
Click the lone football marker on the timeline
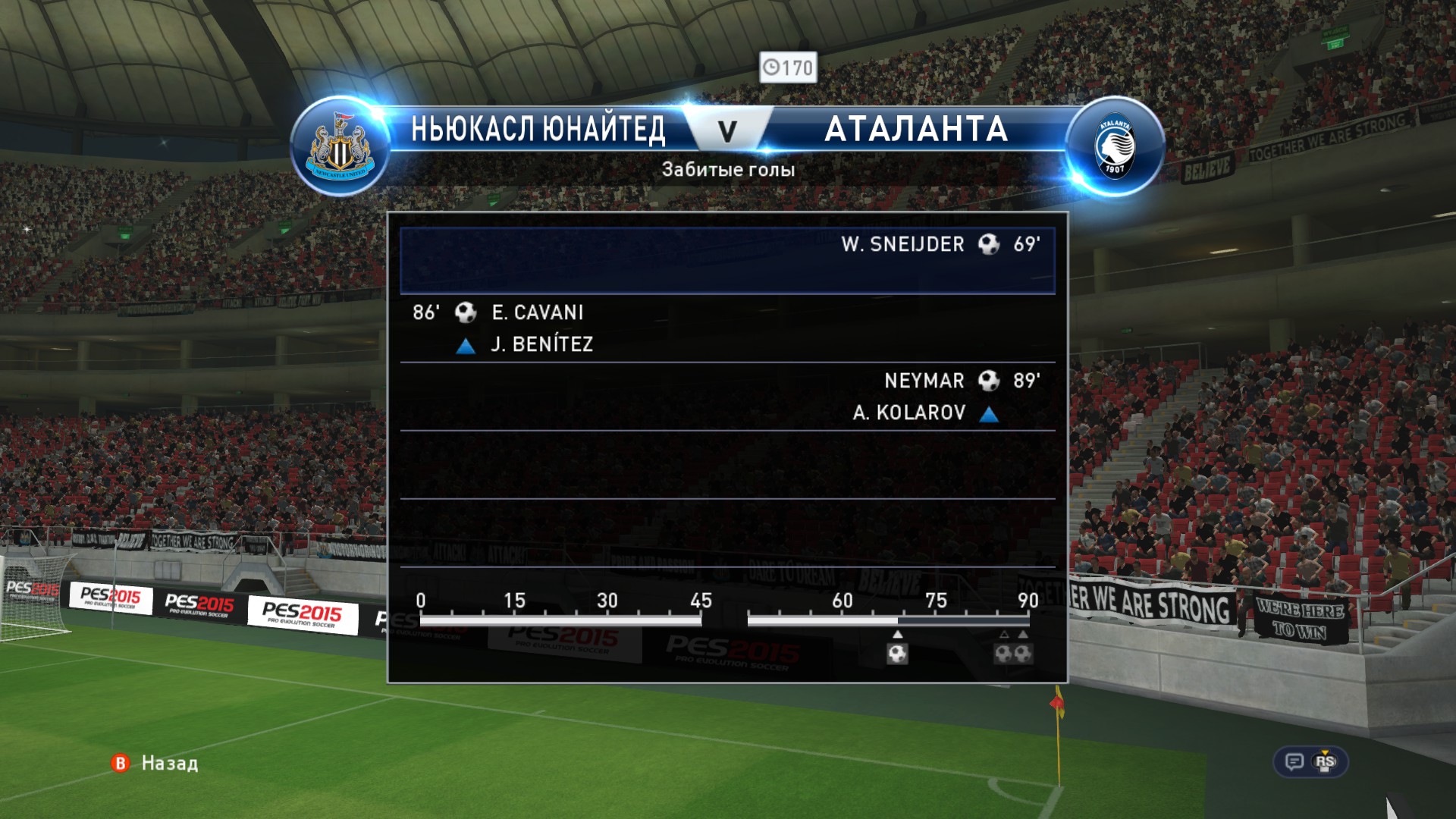(897, 653)
